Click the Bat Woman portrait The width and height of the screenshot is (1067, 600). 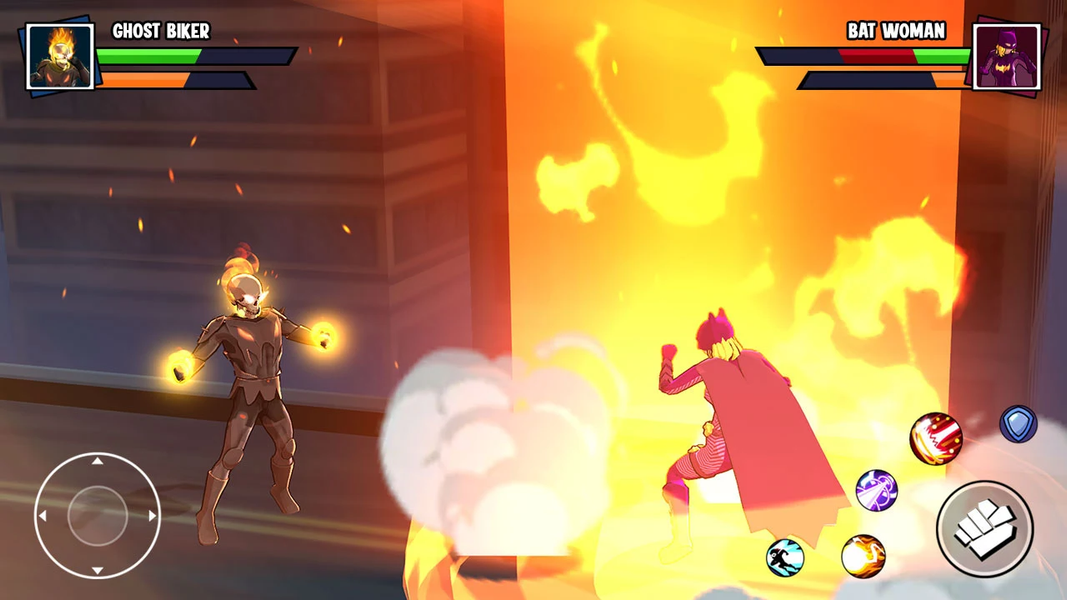point(1006,57)
